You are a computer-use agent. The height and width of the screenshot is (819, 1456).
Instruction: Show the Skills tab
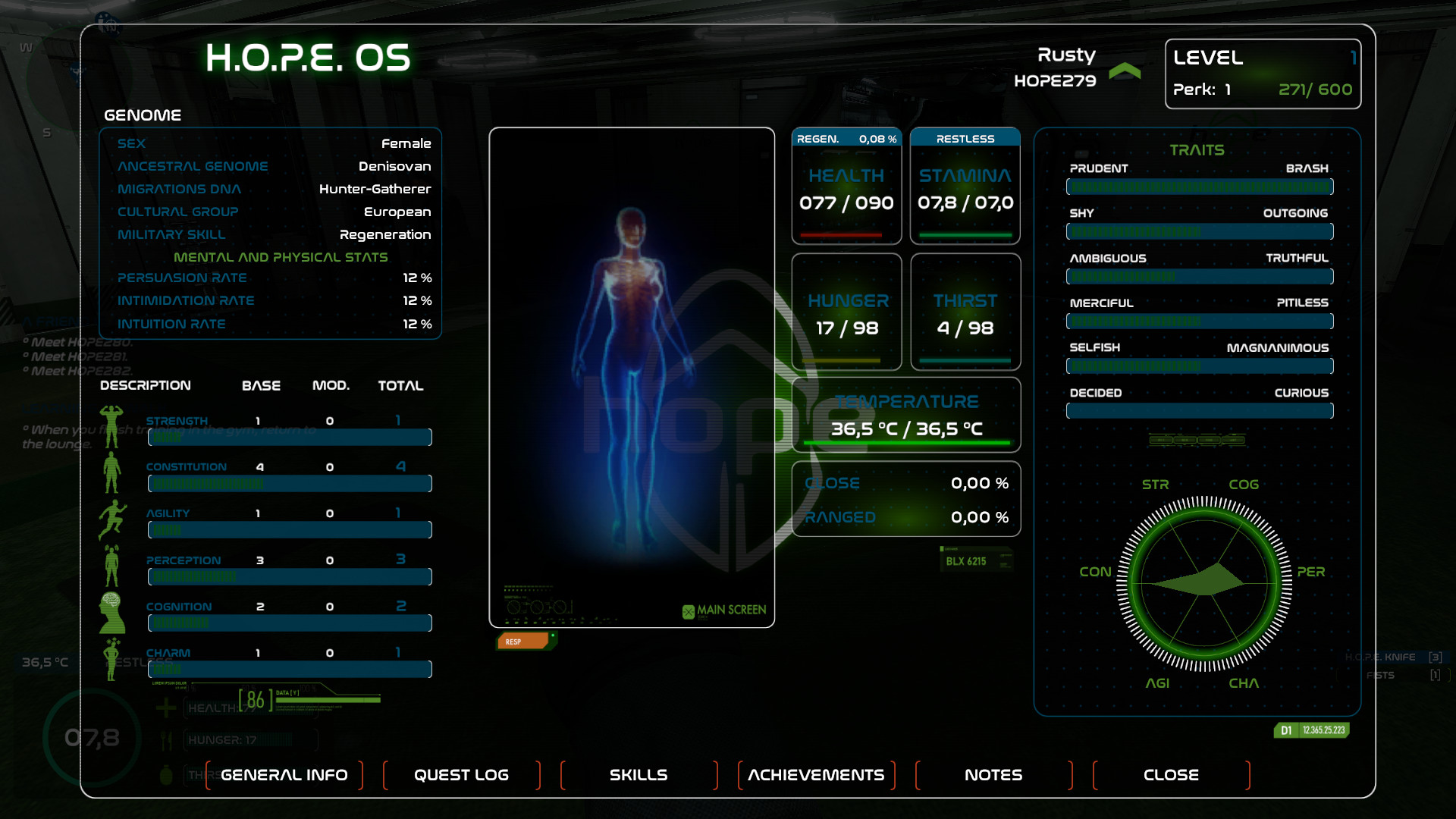pyautogui.click(x=639, y=775)
